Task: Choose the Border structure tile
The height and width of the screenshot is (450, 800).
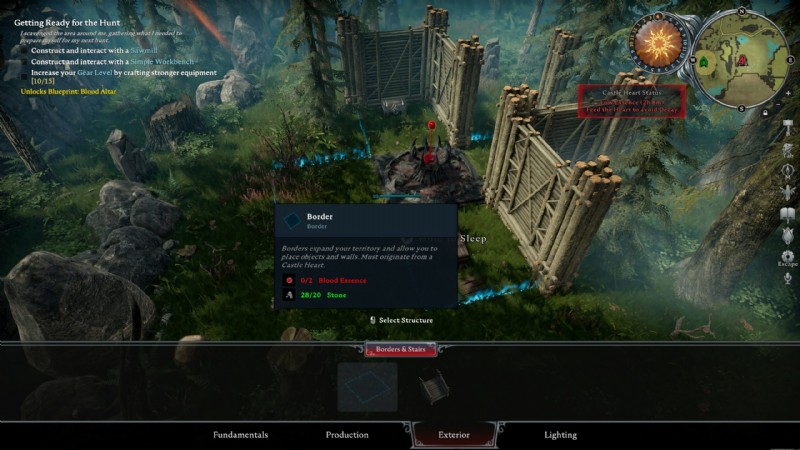Action: pyautogui.click(x=367, y=387)
